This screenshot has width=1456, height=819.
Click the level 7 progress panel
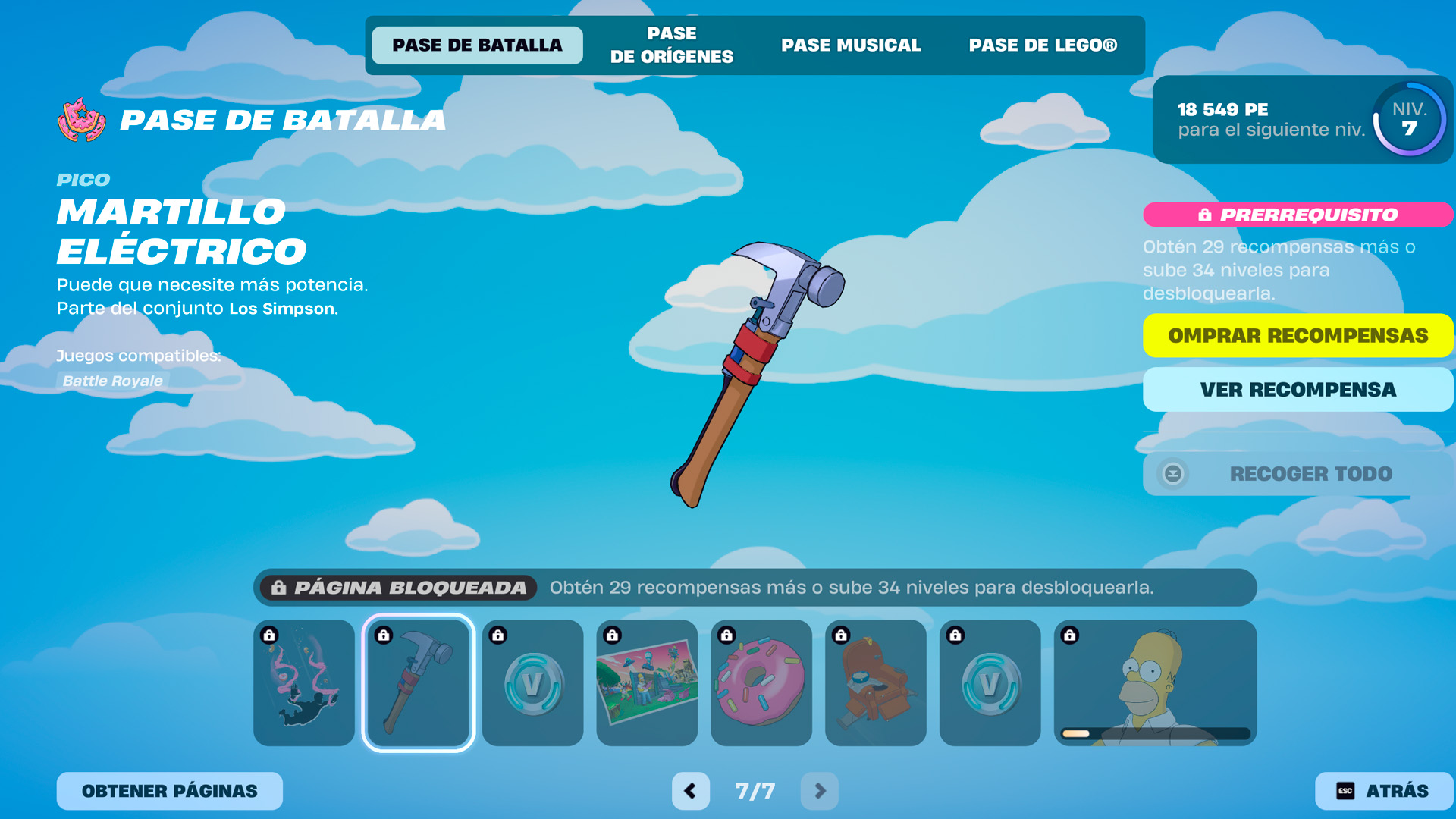1302,120
